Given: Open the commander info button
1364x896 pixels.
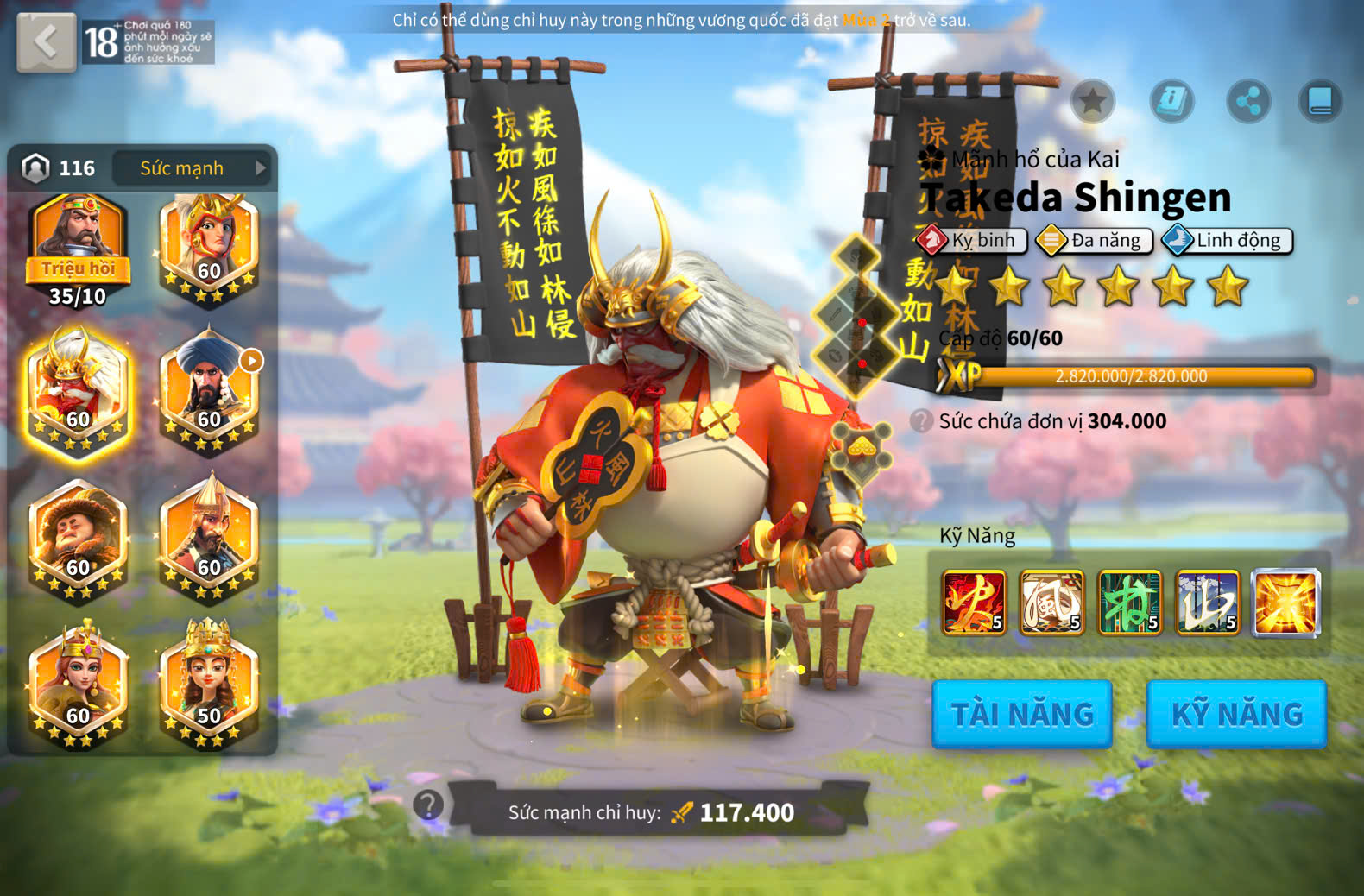Looking at the screenshot, I should coord(1171,101).
